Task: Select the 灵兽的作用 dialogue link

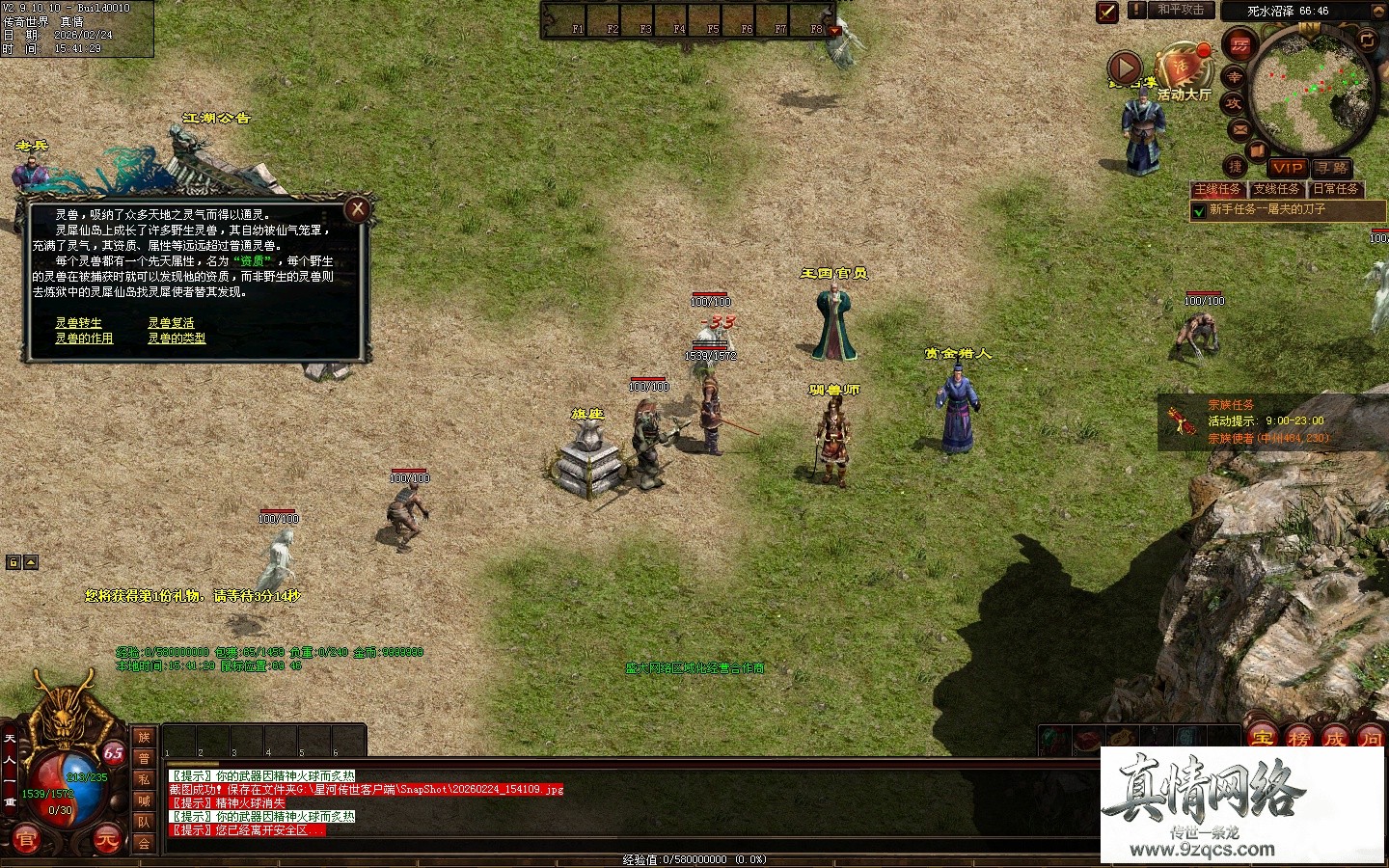Action: 84,339
